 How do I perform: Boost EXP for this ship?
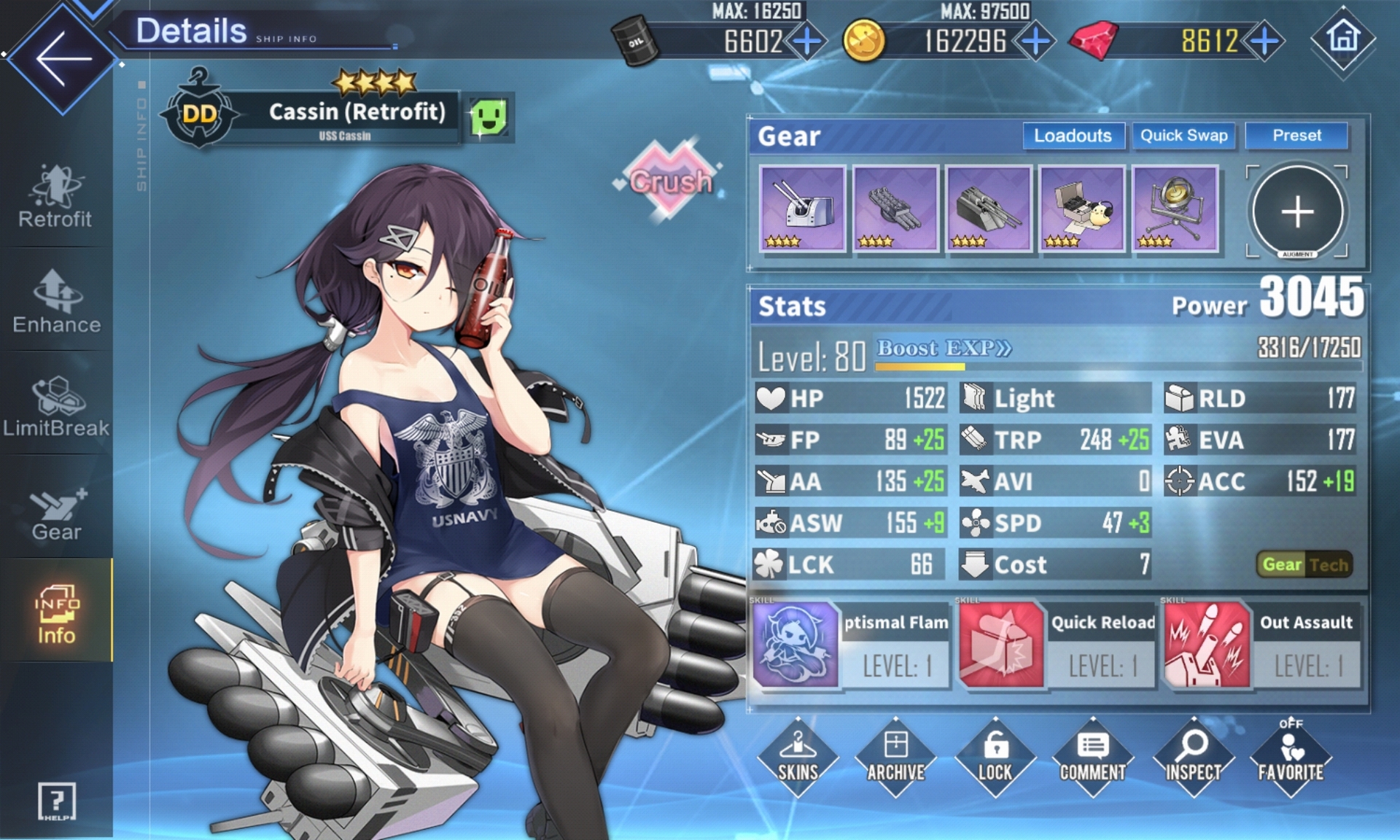[944, 349]
